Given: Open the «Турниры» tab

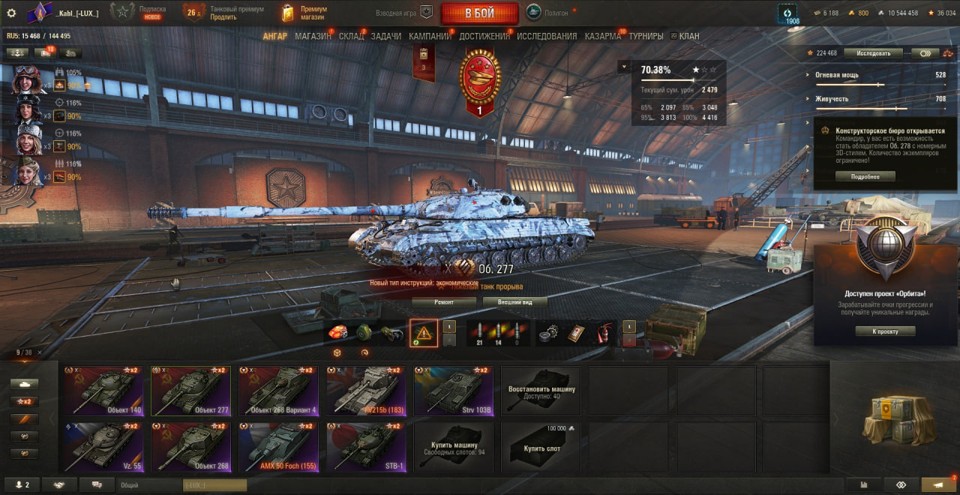Looking at the screenshot, I should (646, 36).
